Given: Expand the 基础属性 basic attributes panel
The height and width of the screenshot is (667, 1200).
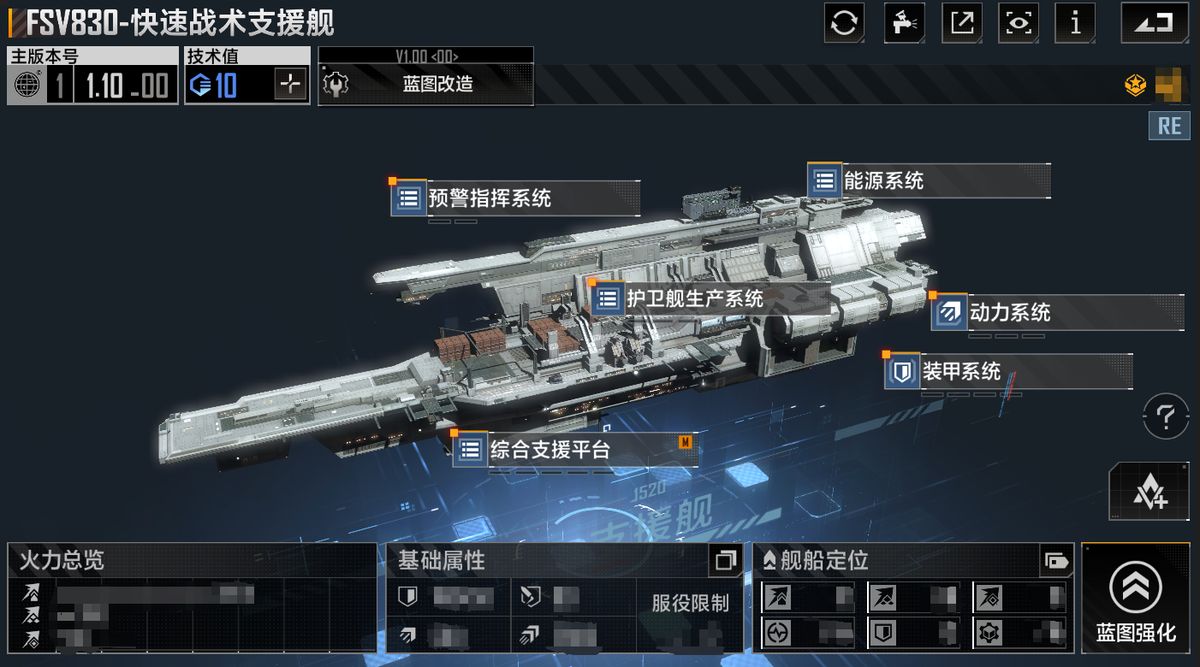Looking at the screenshot, I should click(724, 561).
